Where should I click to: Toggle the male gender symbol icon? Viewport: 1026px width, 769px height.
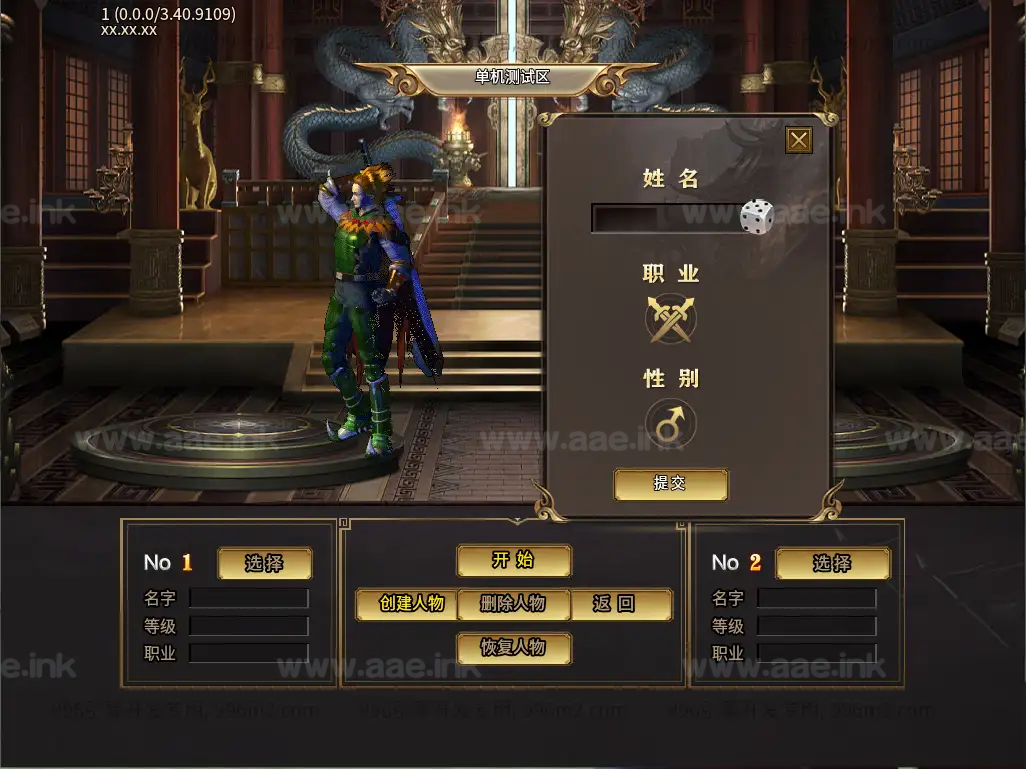pyautogui.click(x=670, y=424)
